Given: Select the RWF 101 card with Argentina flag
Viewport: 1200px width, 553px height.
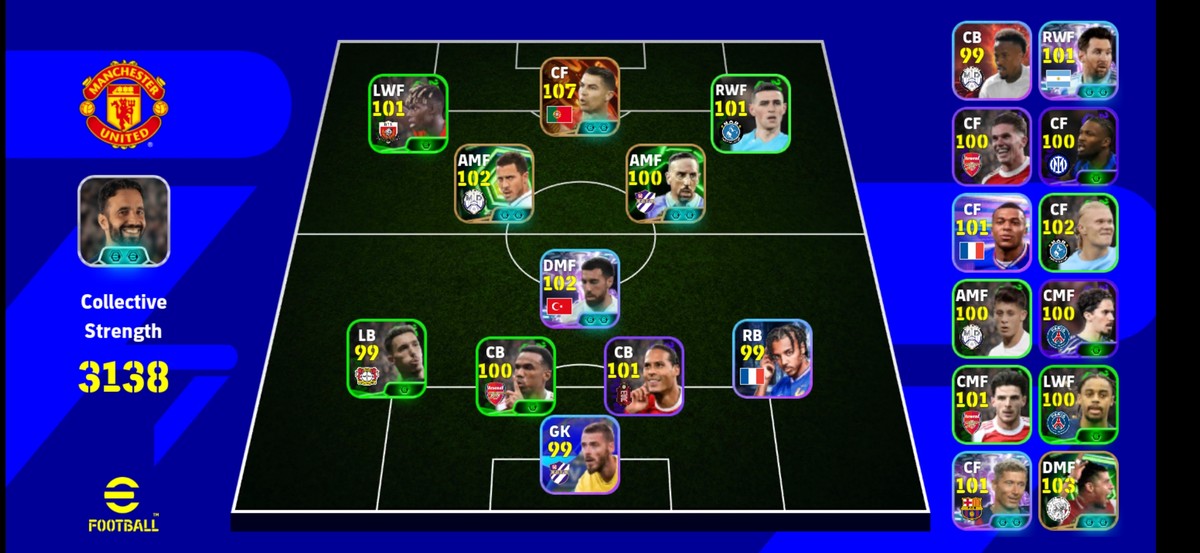Looking at the screenshot, I should 1077,60.
